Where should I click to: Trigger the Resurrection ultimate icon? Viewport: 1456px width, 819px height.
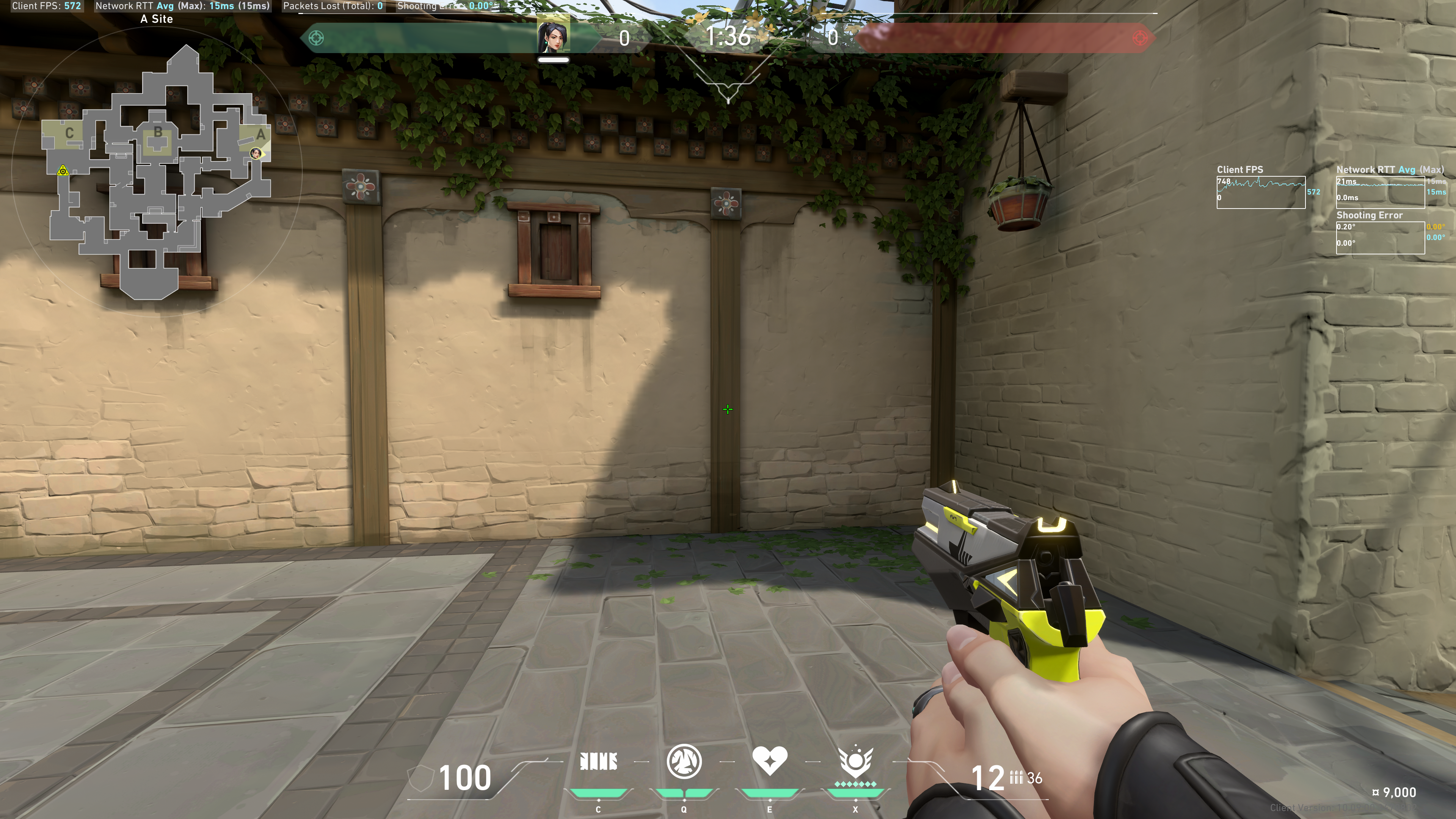pos(855,761)
